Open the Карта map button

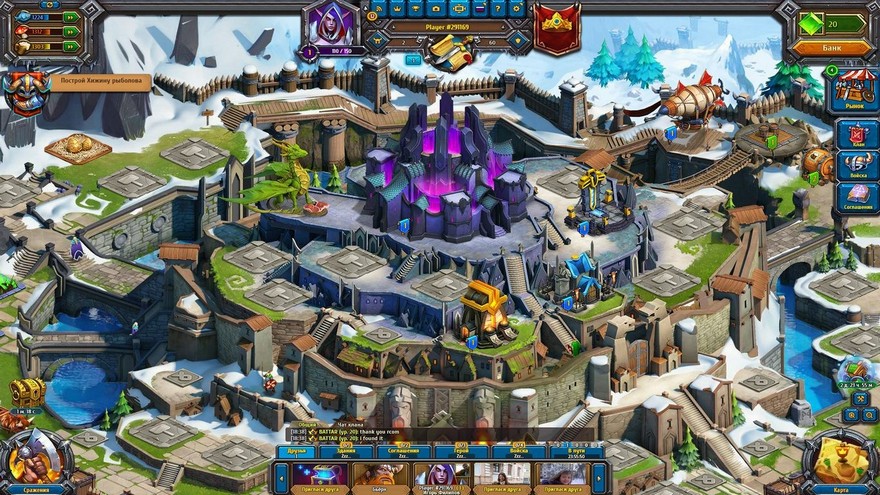(x=841, y=463)
